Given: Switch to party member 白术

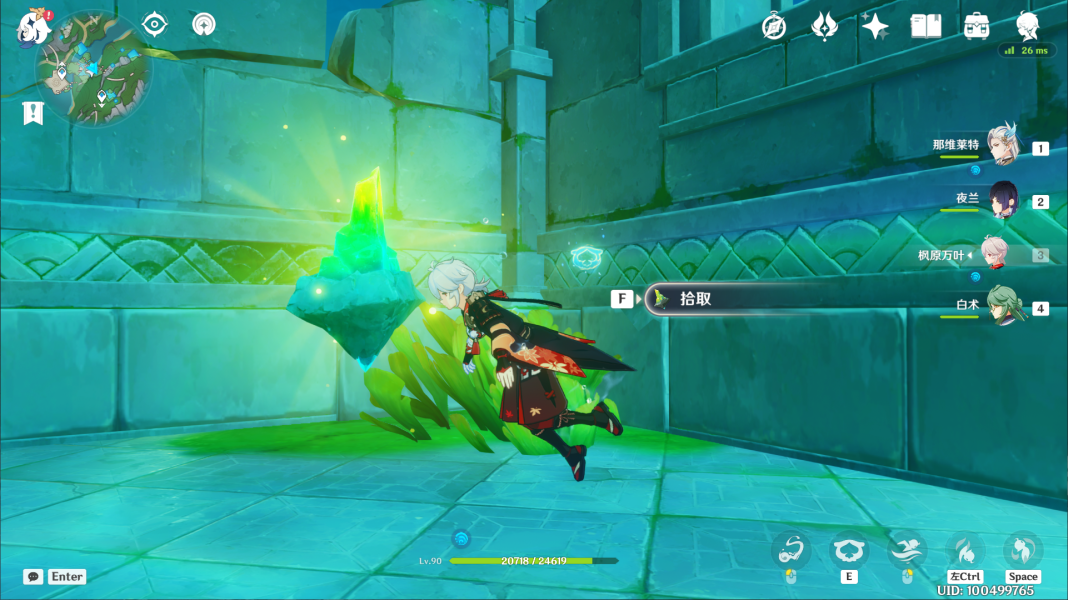Looking at the screenshot, I should pyautogui.click(x=1002, y=306).
